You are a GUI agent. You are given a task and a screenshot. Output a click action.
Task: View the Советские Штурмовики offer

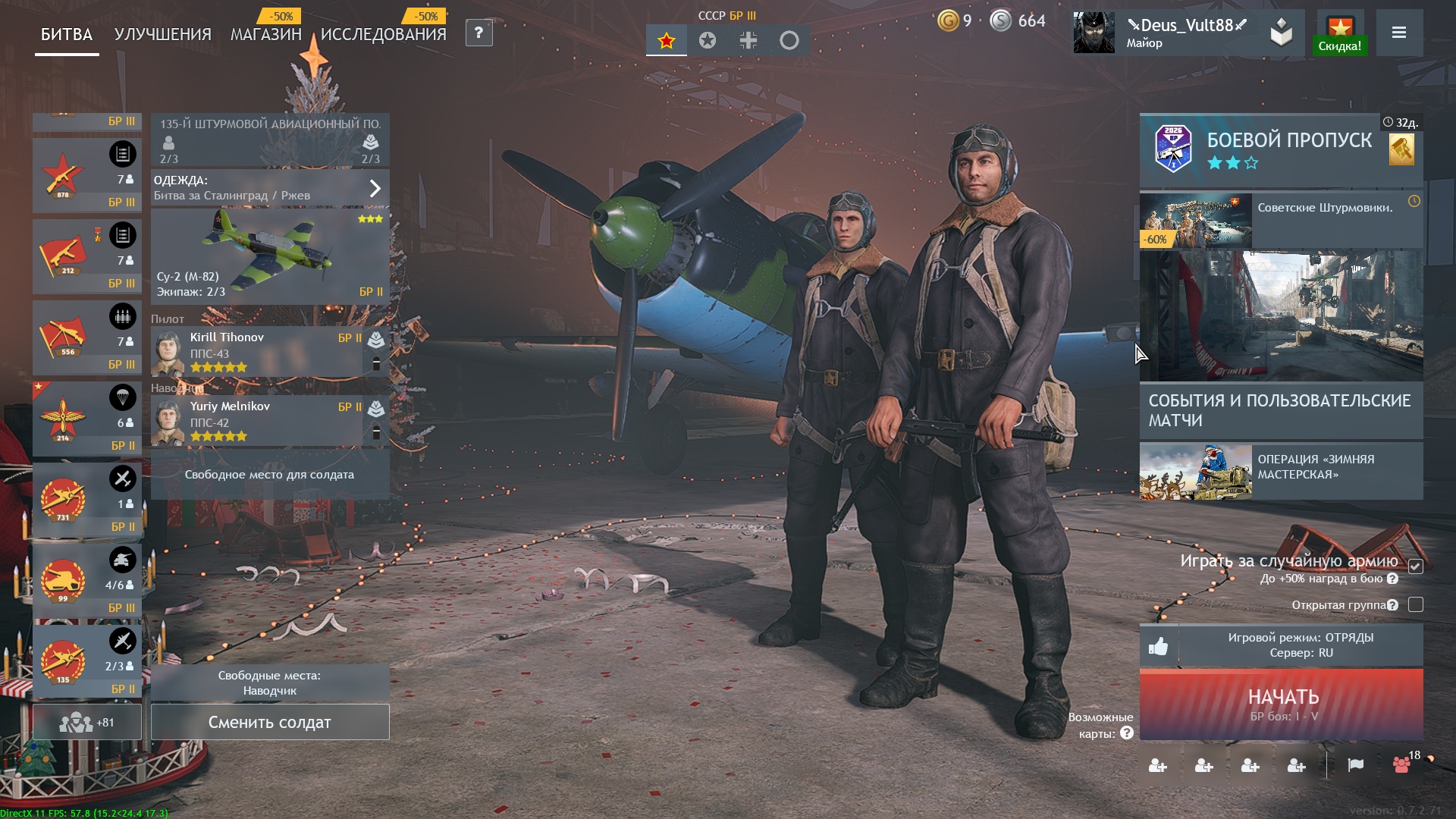tap(1280, 220)
